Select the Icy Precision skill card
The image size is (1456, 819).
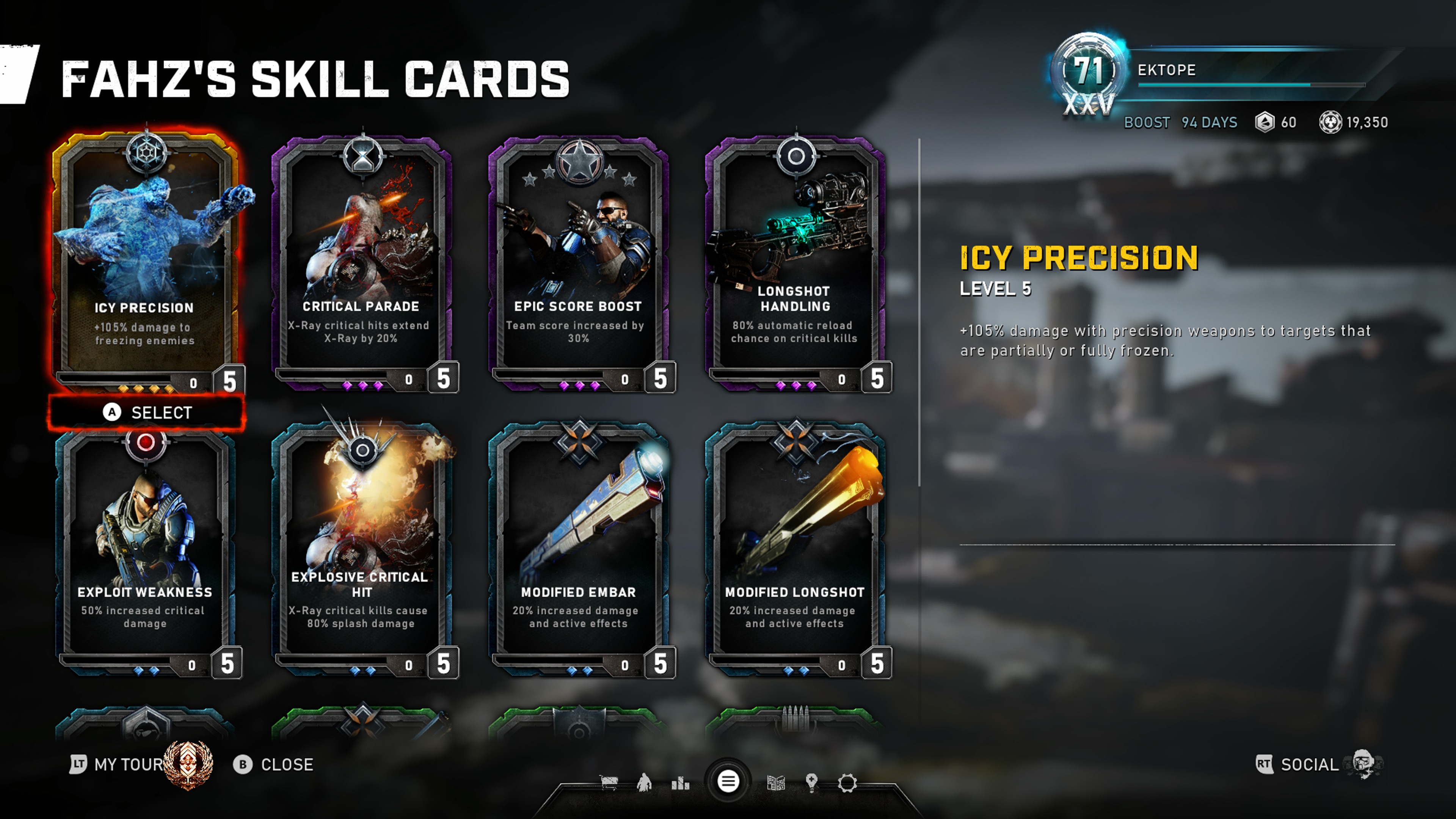point(145,260)
